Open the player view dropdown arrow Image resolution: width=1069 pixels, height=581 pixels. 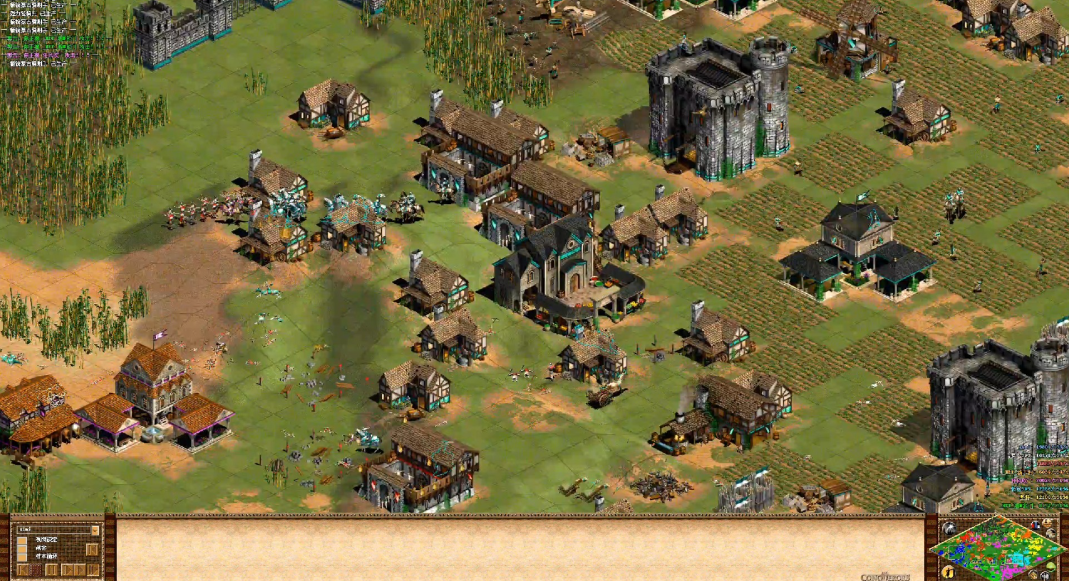[95, 530]
